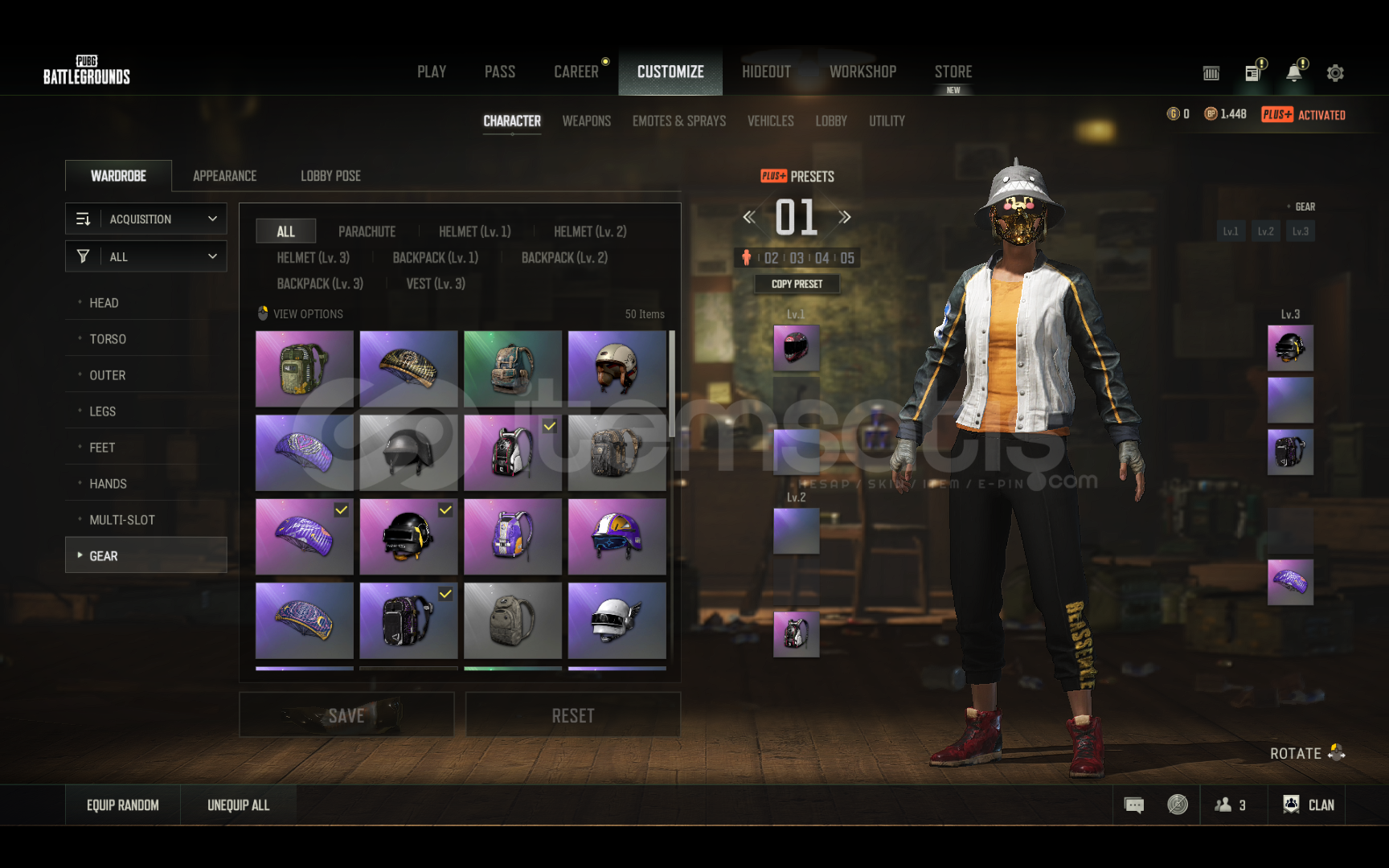Go to the next preset arrow
1389x868 pixels.
coord(844,217)
